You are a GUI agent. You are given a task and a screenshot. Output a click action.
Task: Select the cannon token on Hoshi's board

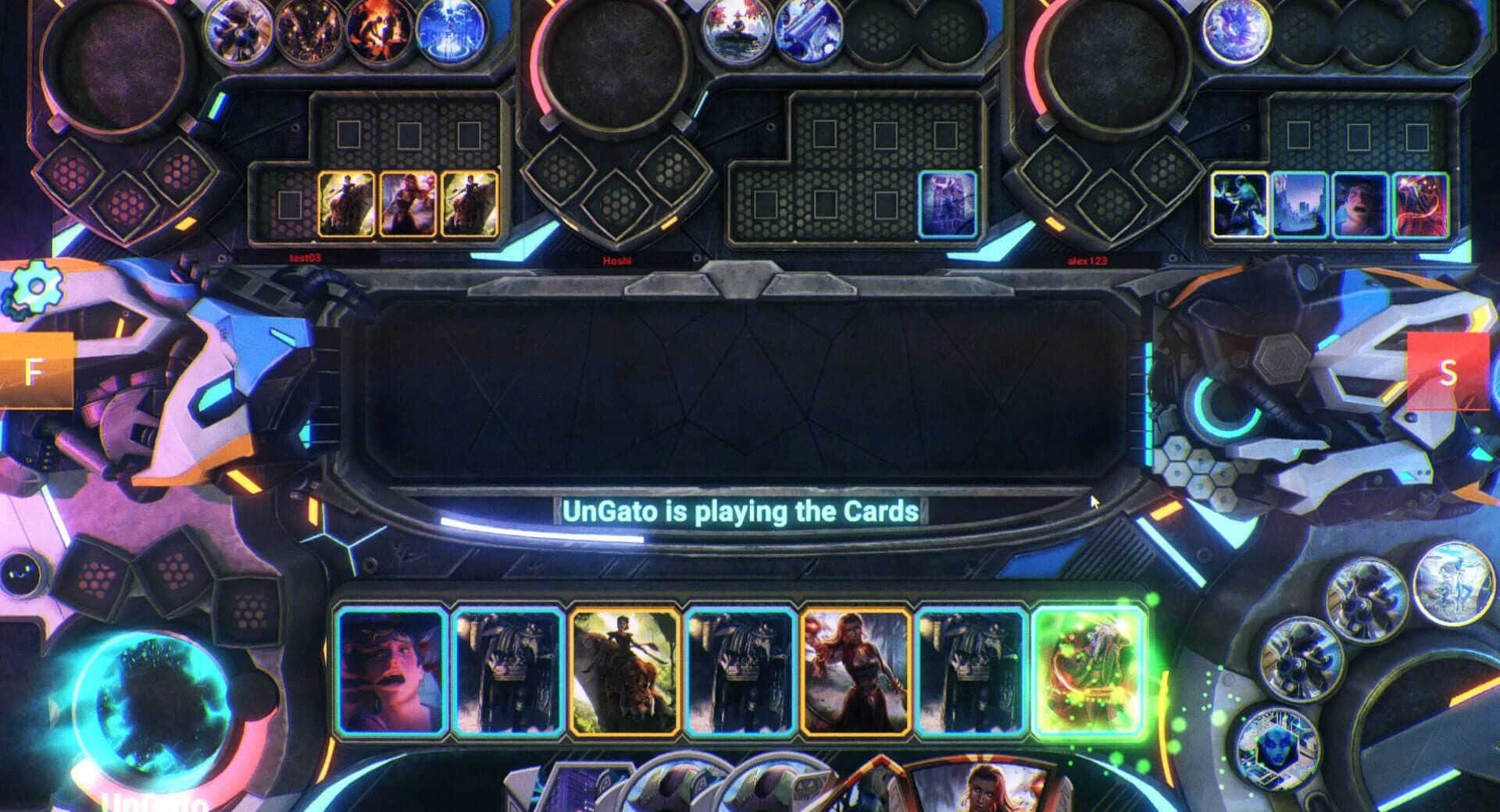809,33
